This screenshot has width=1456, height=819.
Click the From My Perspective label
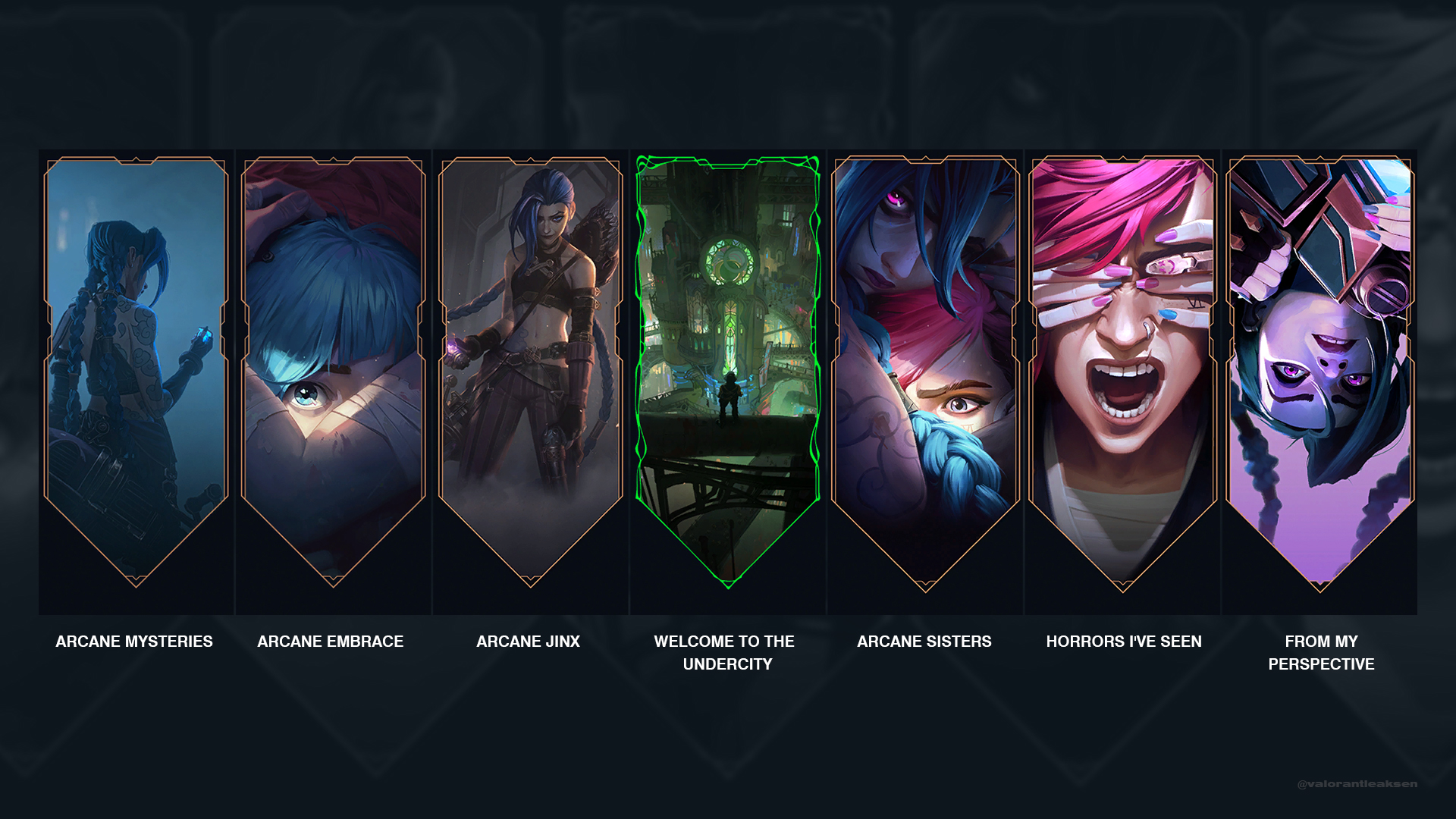pos(1321,652)
